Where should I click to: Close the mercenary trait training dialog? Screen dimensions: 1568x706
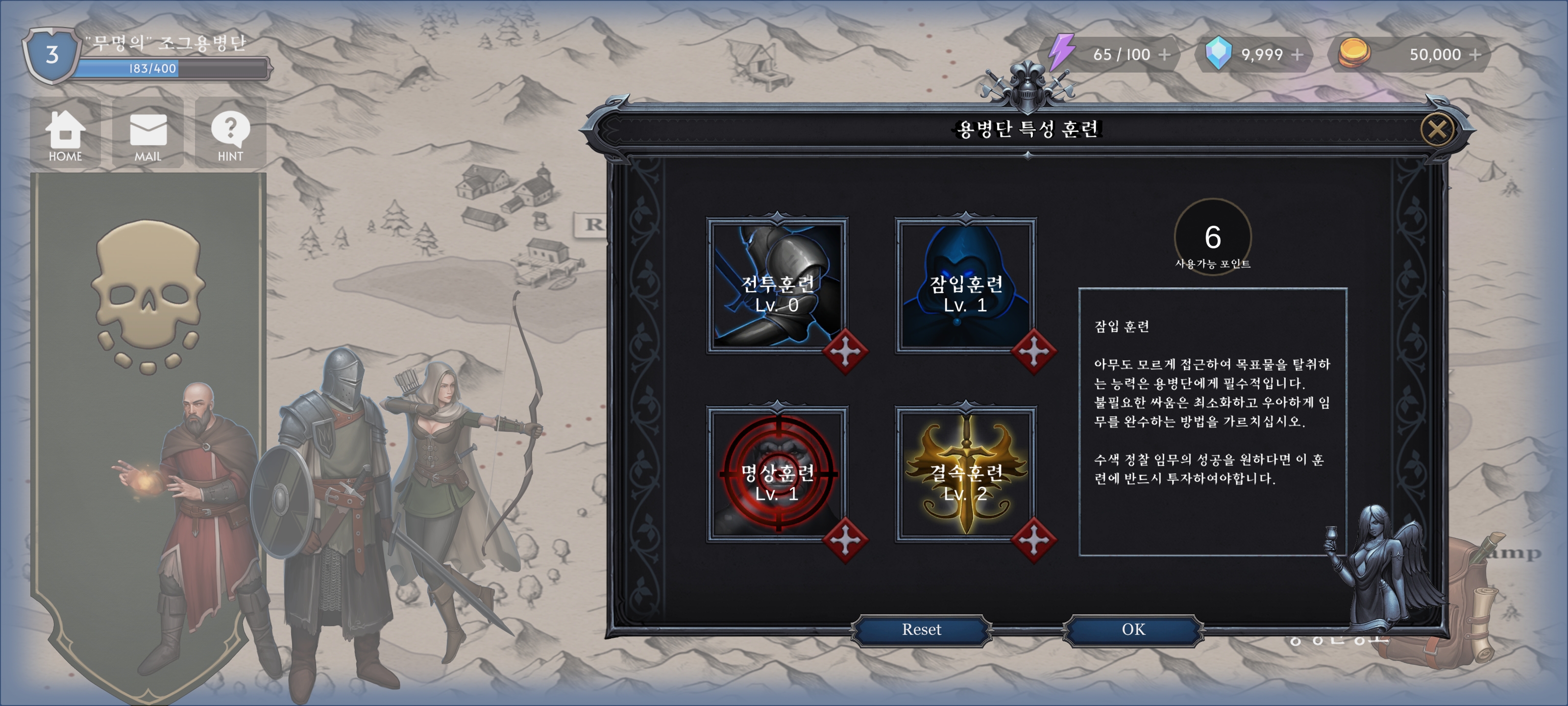tap(1437, 129)
